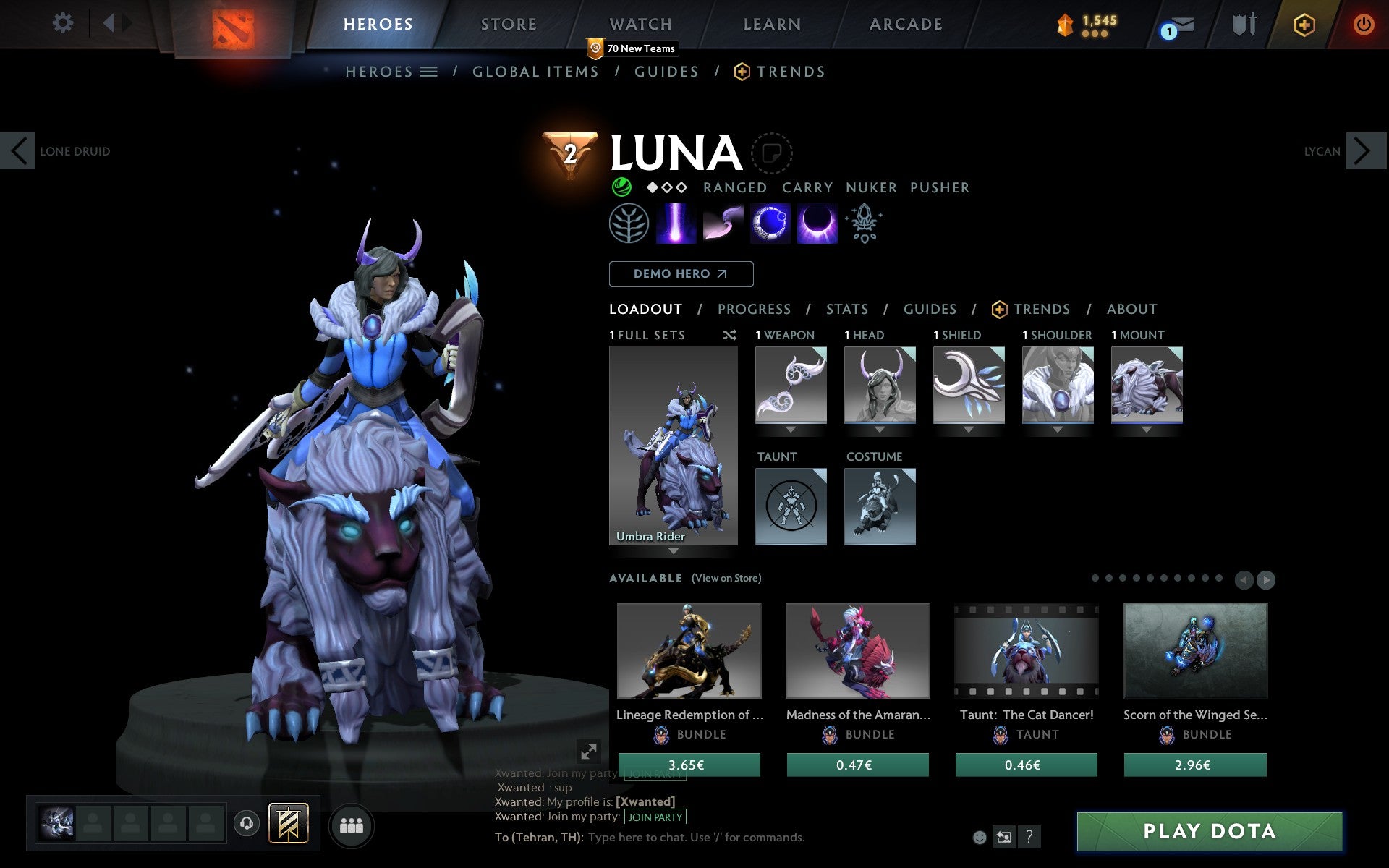
Task: Open the Heroes hamburger menu
Action: [428, 72]
